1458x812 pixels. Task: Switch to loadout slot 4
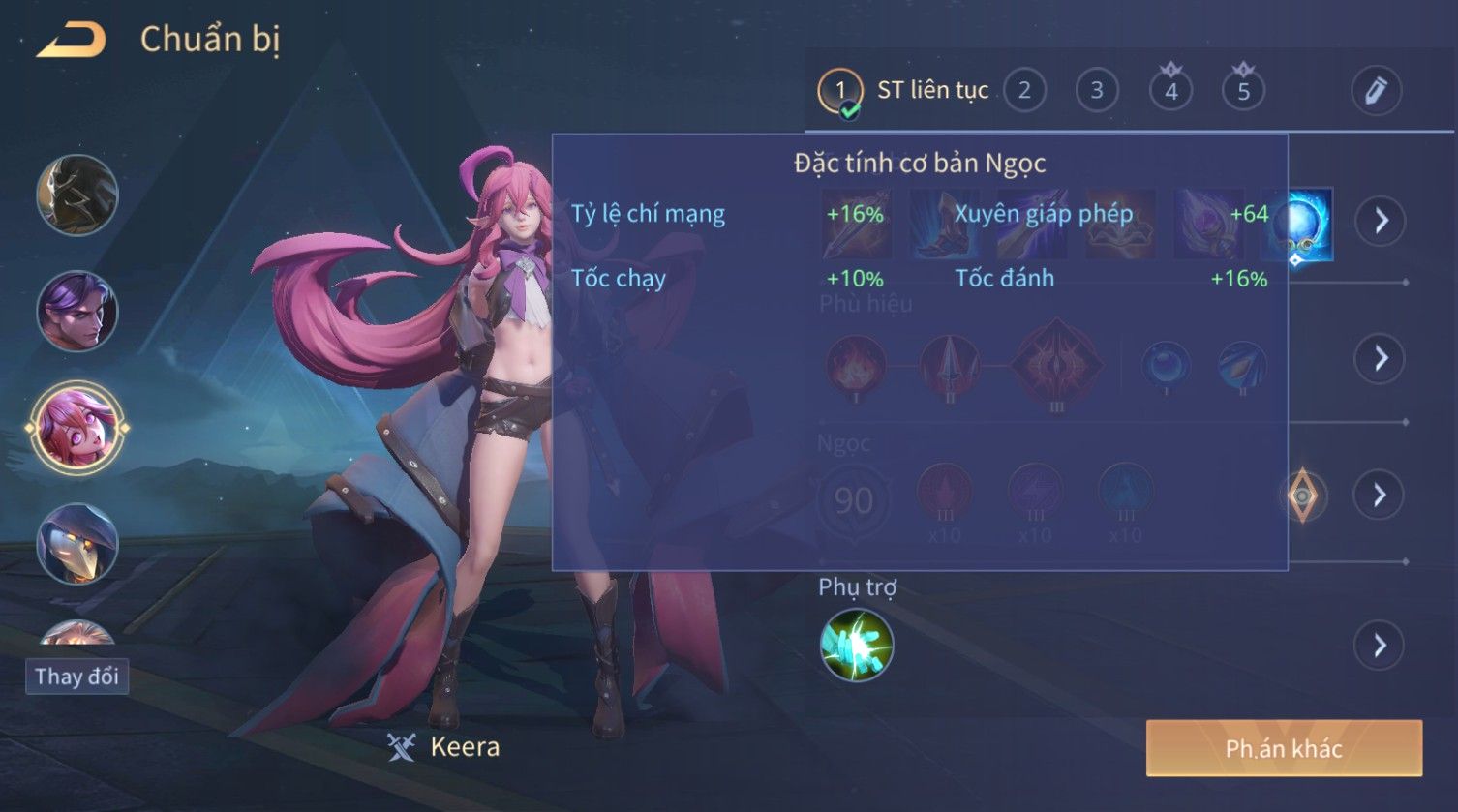coord(1170,91)
